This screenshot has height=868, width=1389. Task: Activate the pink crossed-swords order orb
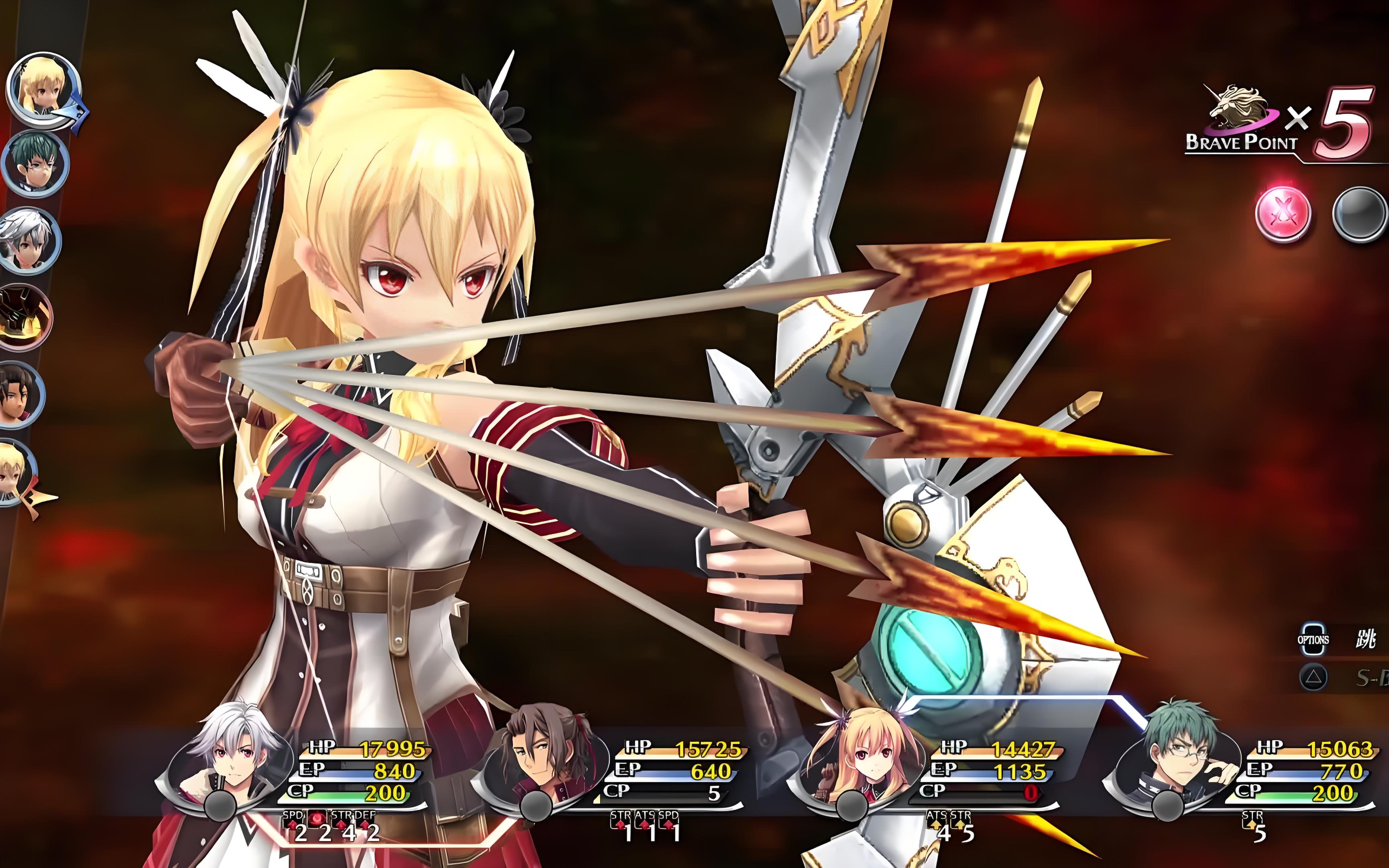pyautogui.click(x=1283, y=213)
